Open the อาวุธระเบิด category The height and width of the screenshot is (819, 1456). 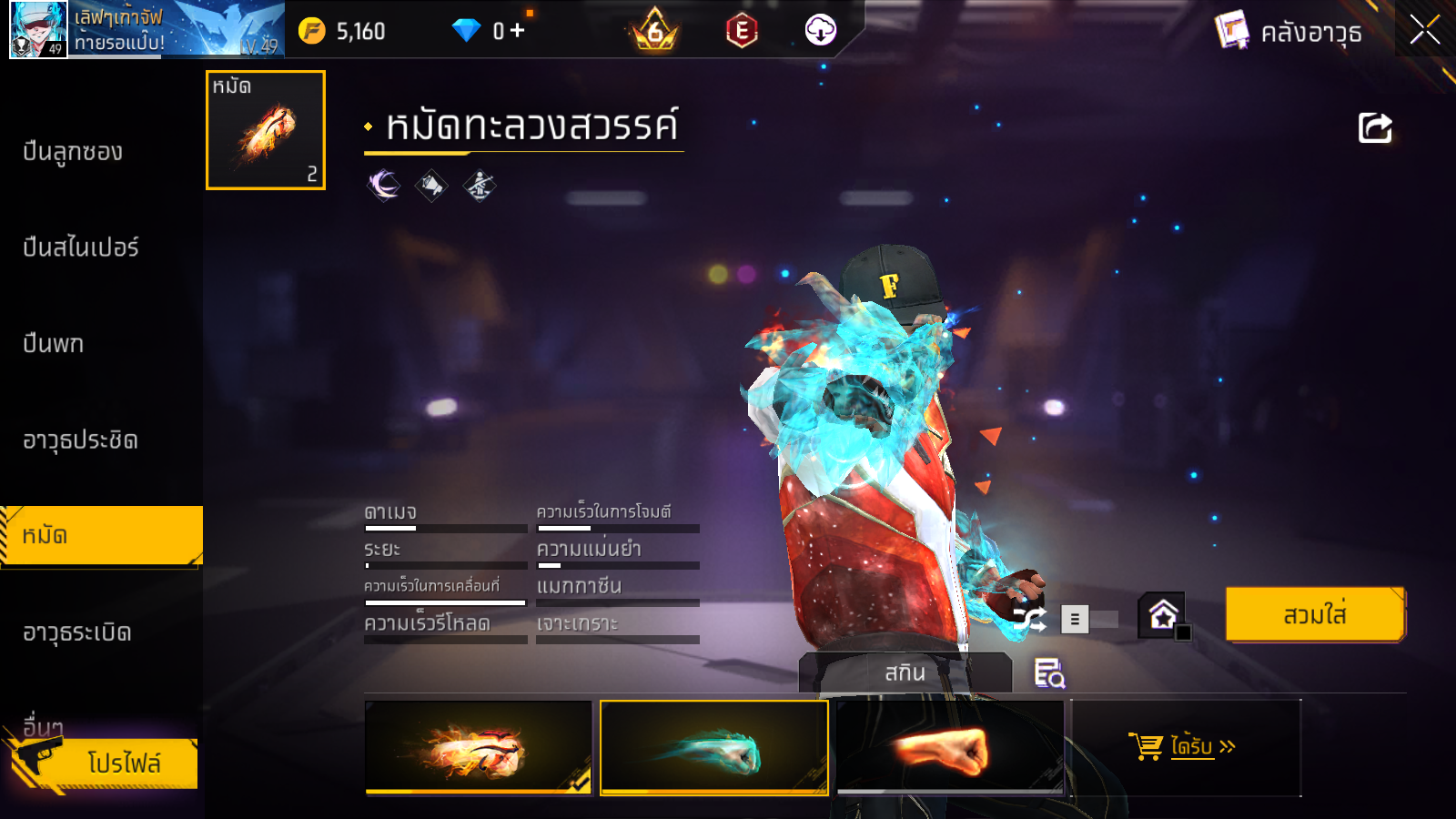(x=77, y=632)
